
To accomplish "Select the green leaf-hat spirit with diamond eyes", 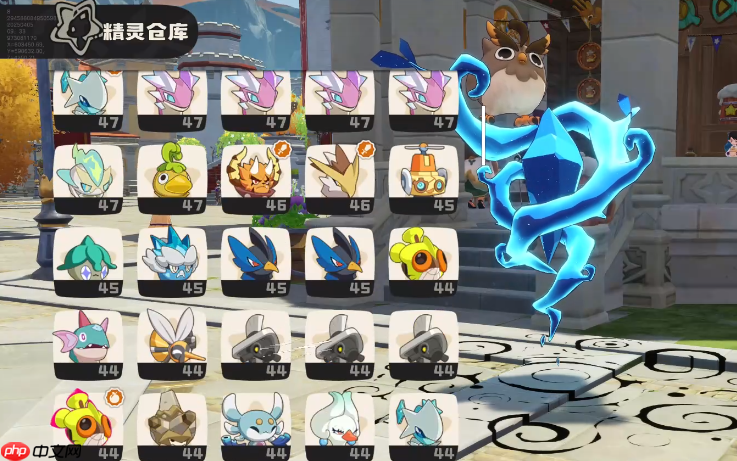I will point(88,260).
